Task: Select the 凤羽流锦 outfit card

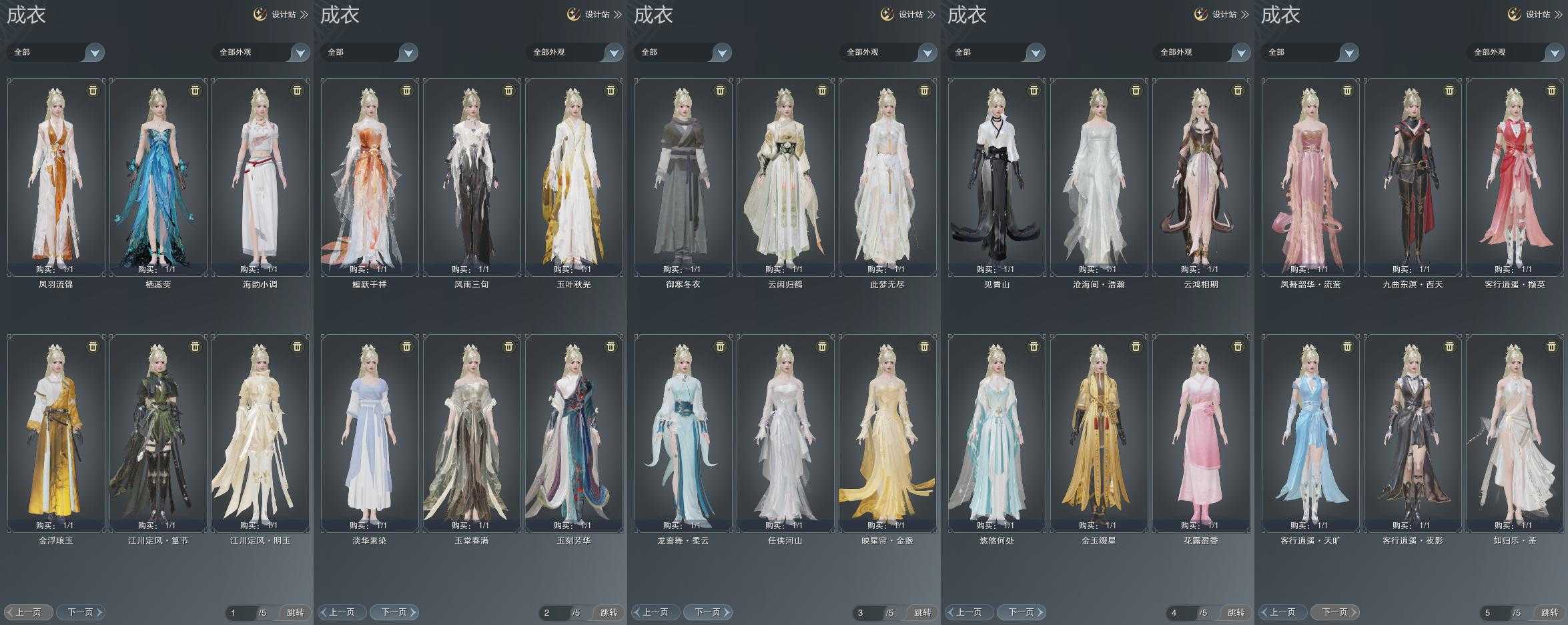Action: tap(56, 177)
